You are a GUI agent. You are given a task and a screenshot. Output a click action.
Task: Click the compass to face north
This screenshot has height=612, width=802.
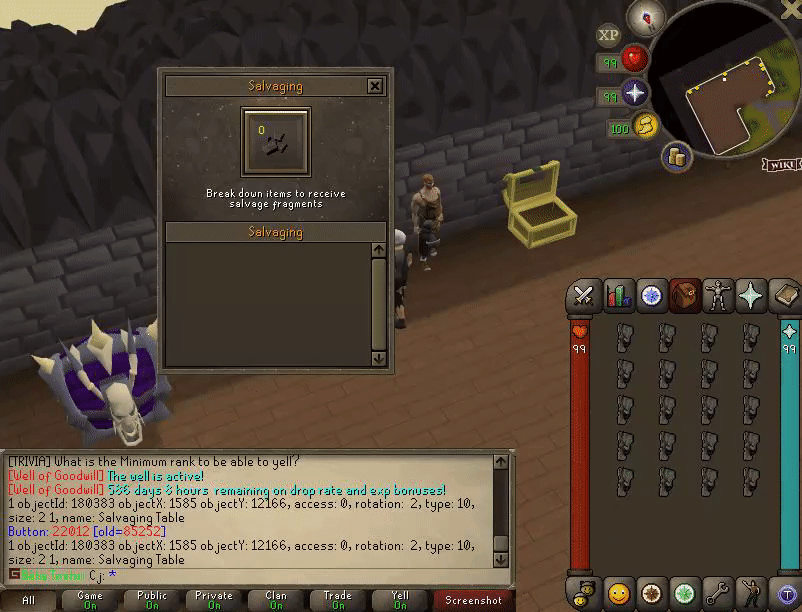(x=647, y=17)
